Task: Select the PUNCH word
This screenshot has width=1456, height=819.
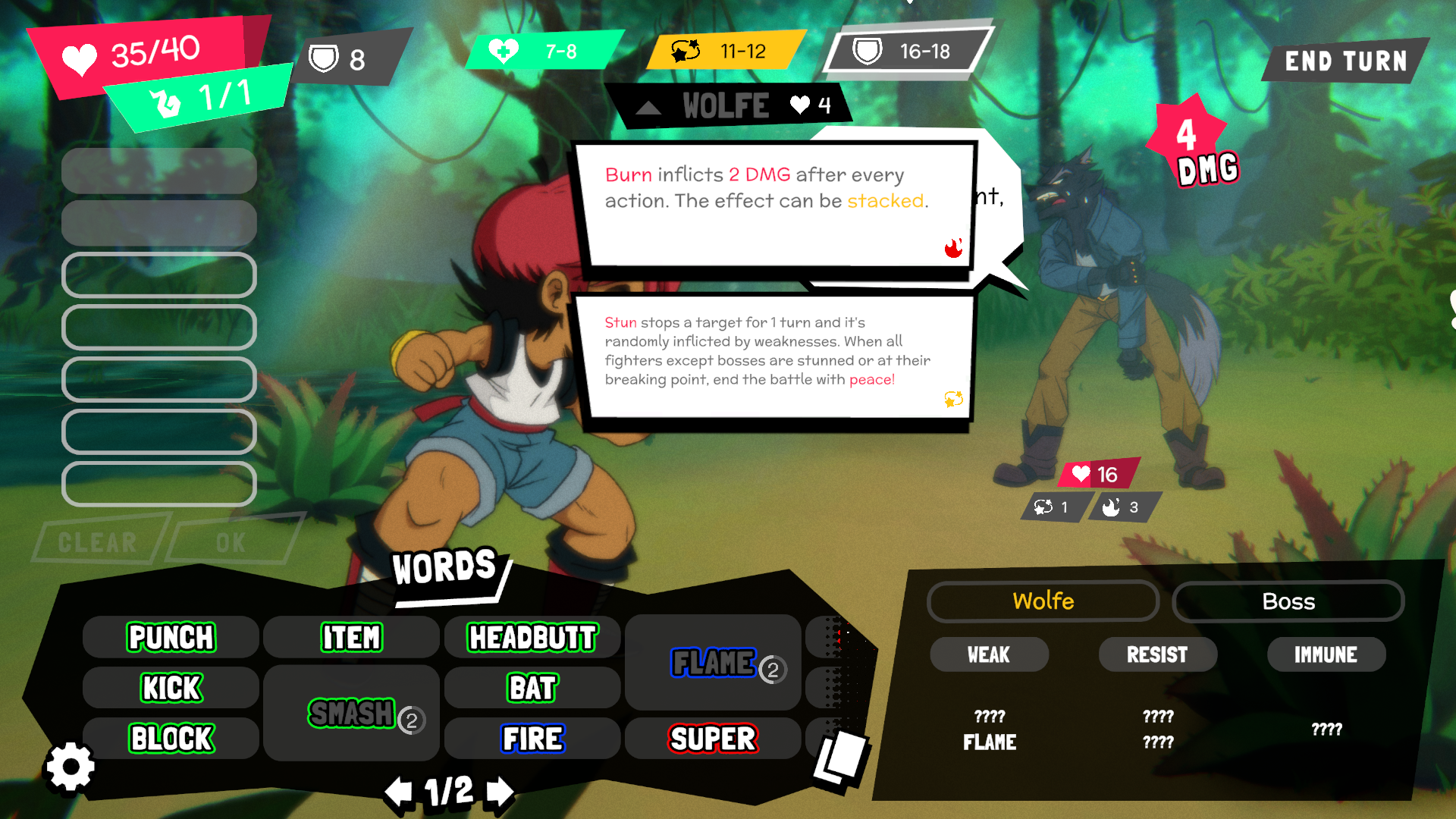Action: 171,638
